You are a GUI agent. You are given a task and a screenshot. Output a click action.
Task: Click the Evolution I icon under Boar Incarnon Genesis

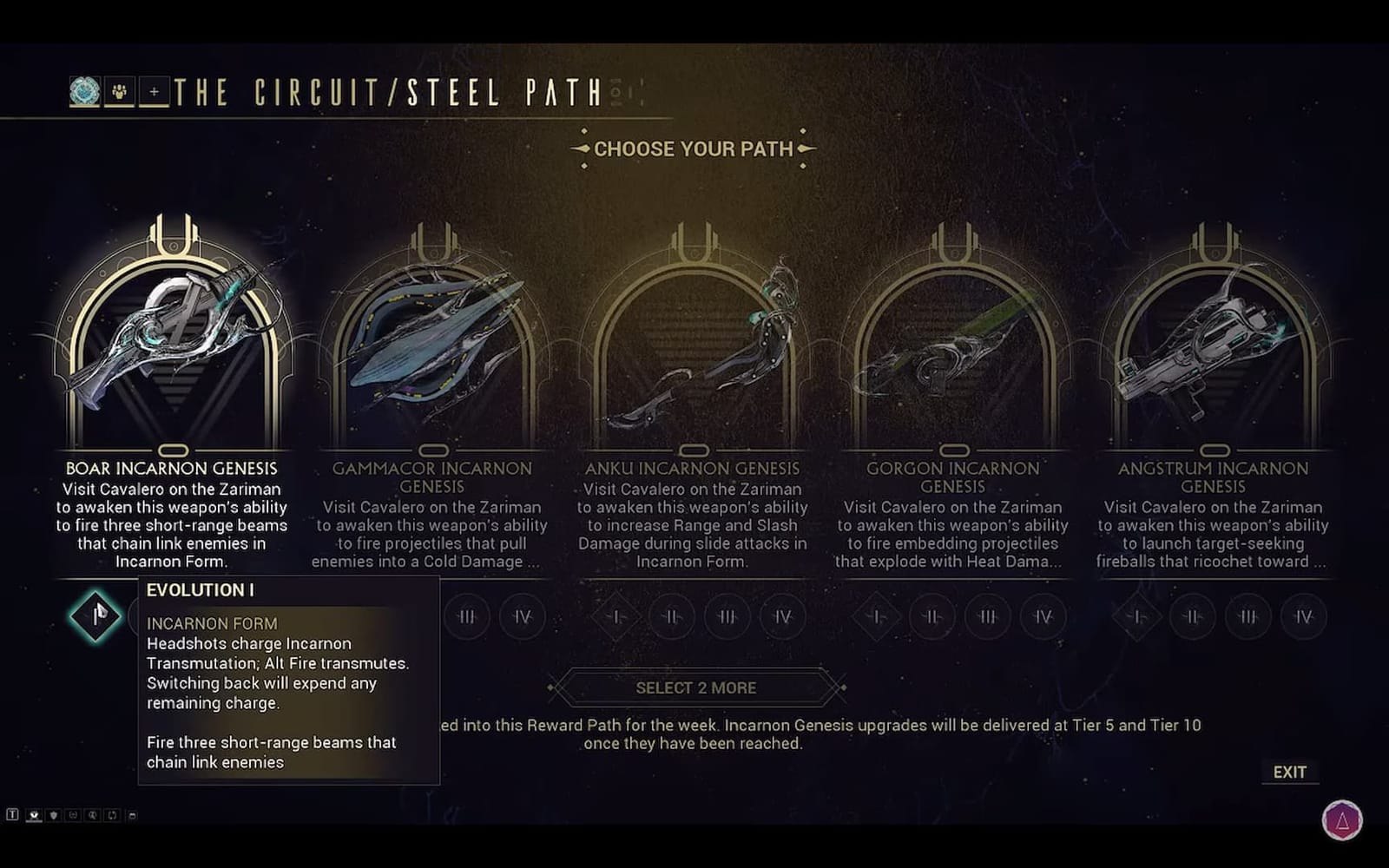point(95,616)
